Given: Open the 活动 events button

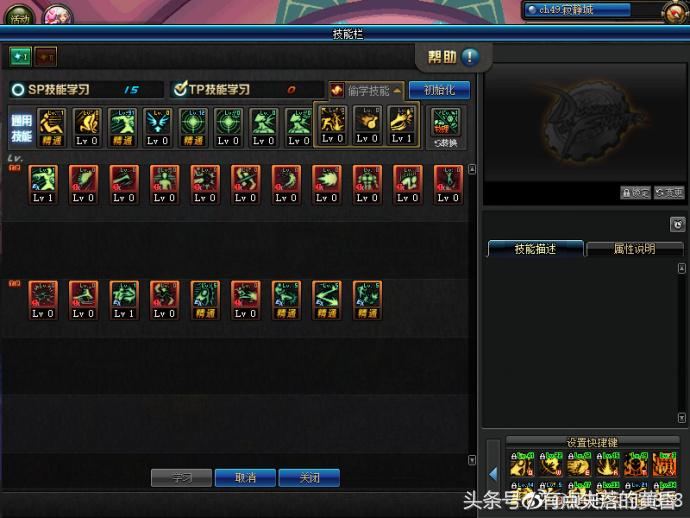Looking at the screenshot, I should (x=20, y=17).
